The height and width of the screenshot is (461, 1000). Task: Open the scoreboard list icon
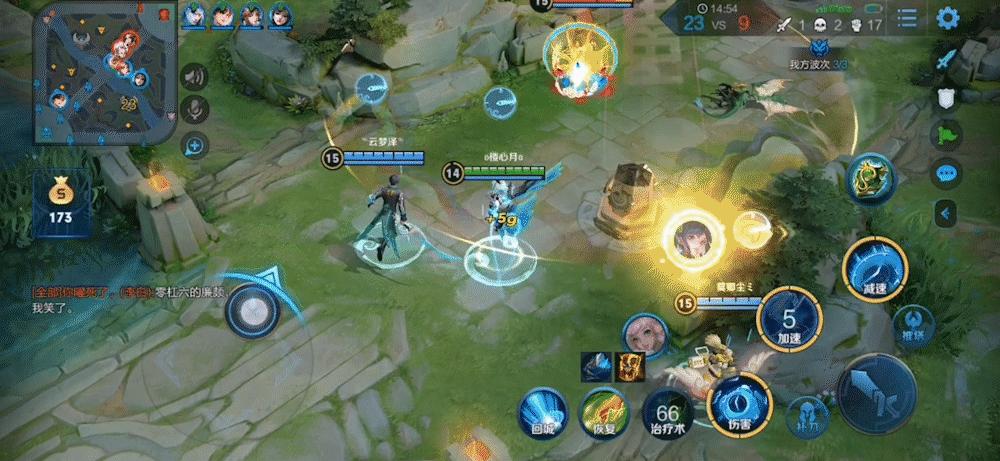907,18
